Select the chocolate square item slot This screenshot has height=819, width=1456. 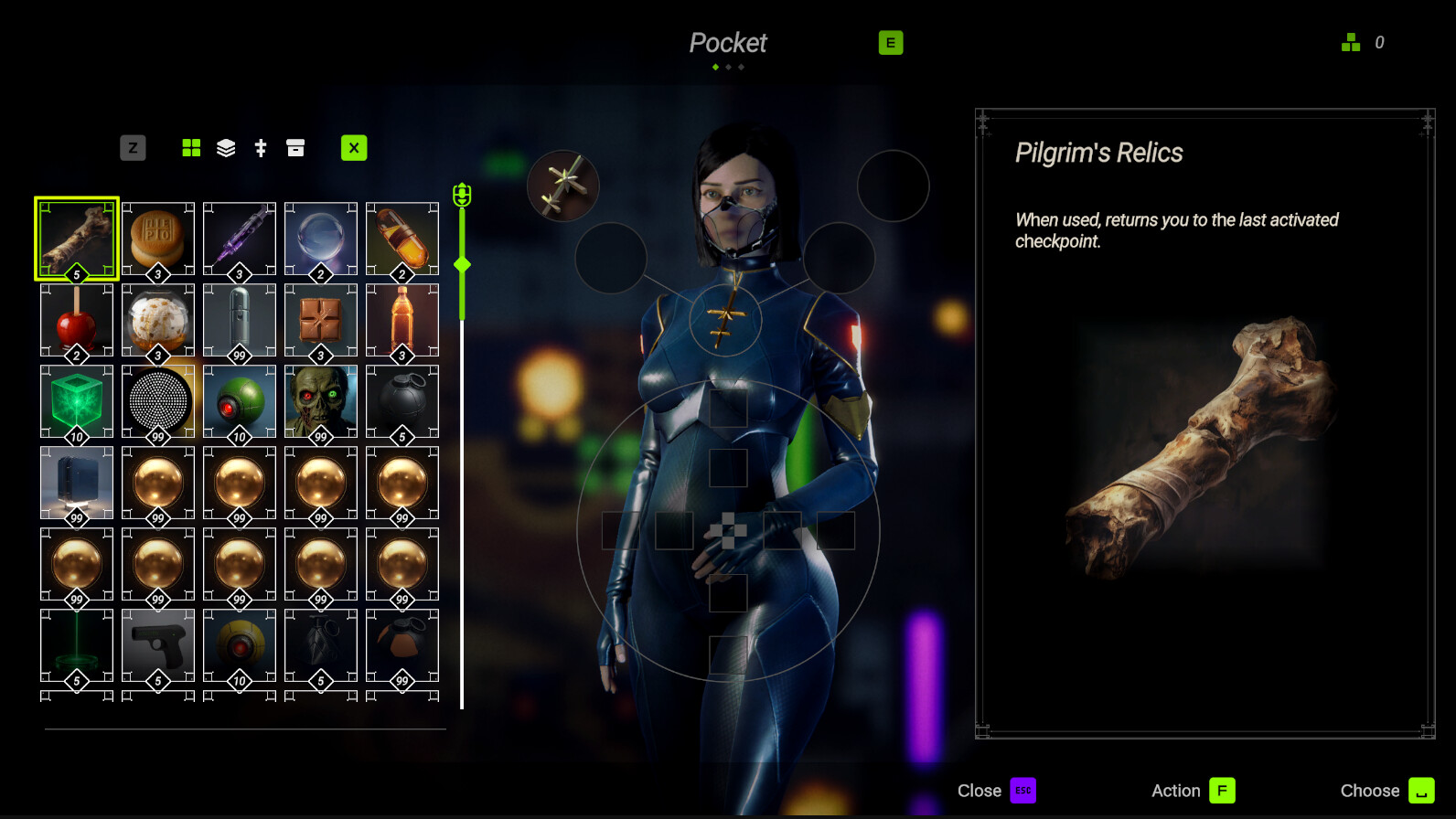[x=321, y=320]
